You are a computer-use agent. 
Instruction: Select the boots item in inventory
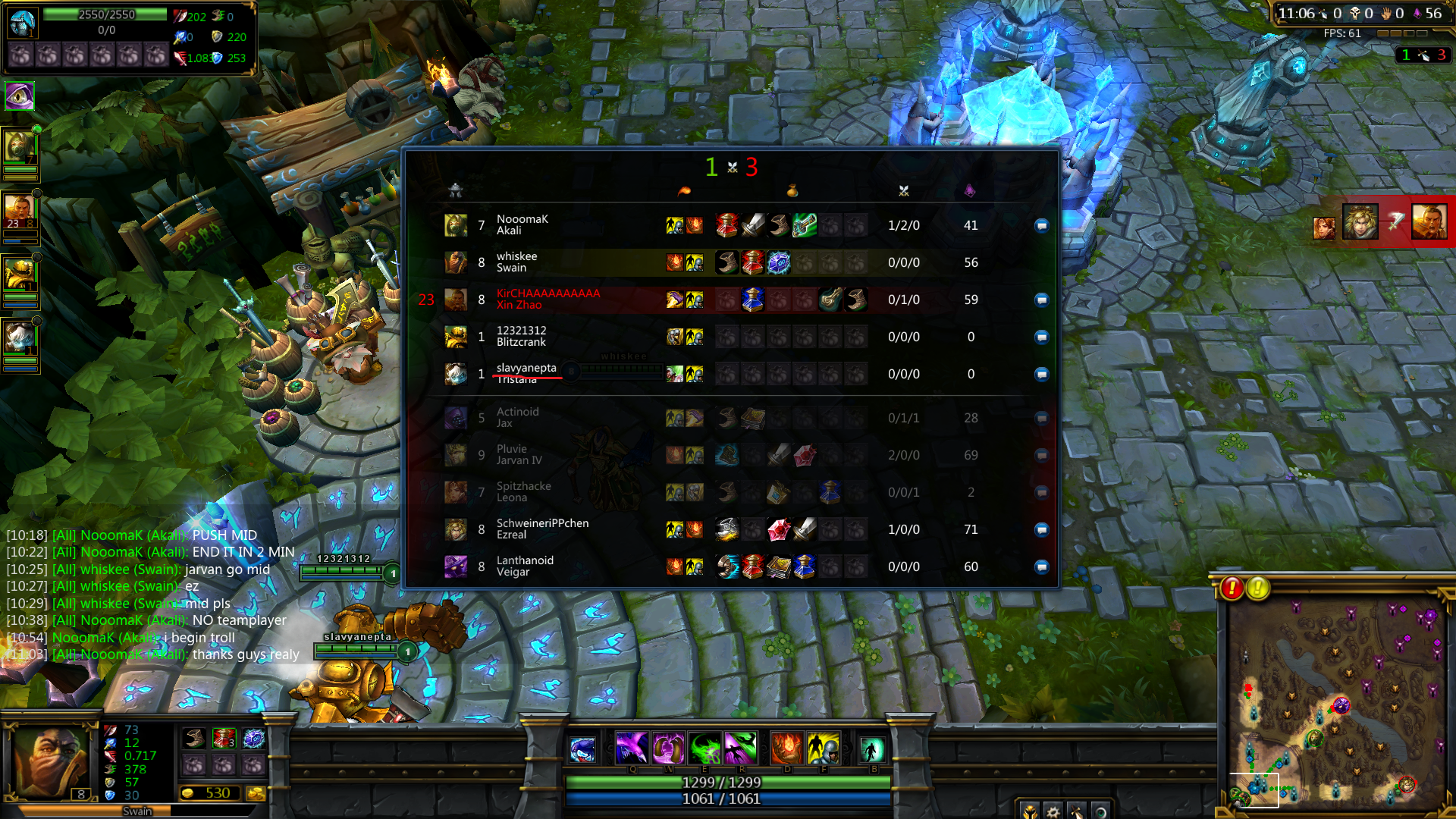(x=194, y=739)
